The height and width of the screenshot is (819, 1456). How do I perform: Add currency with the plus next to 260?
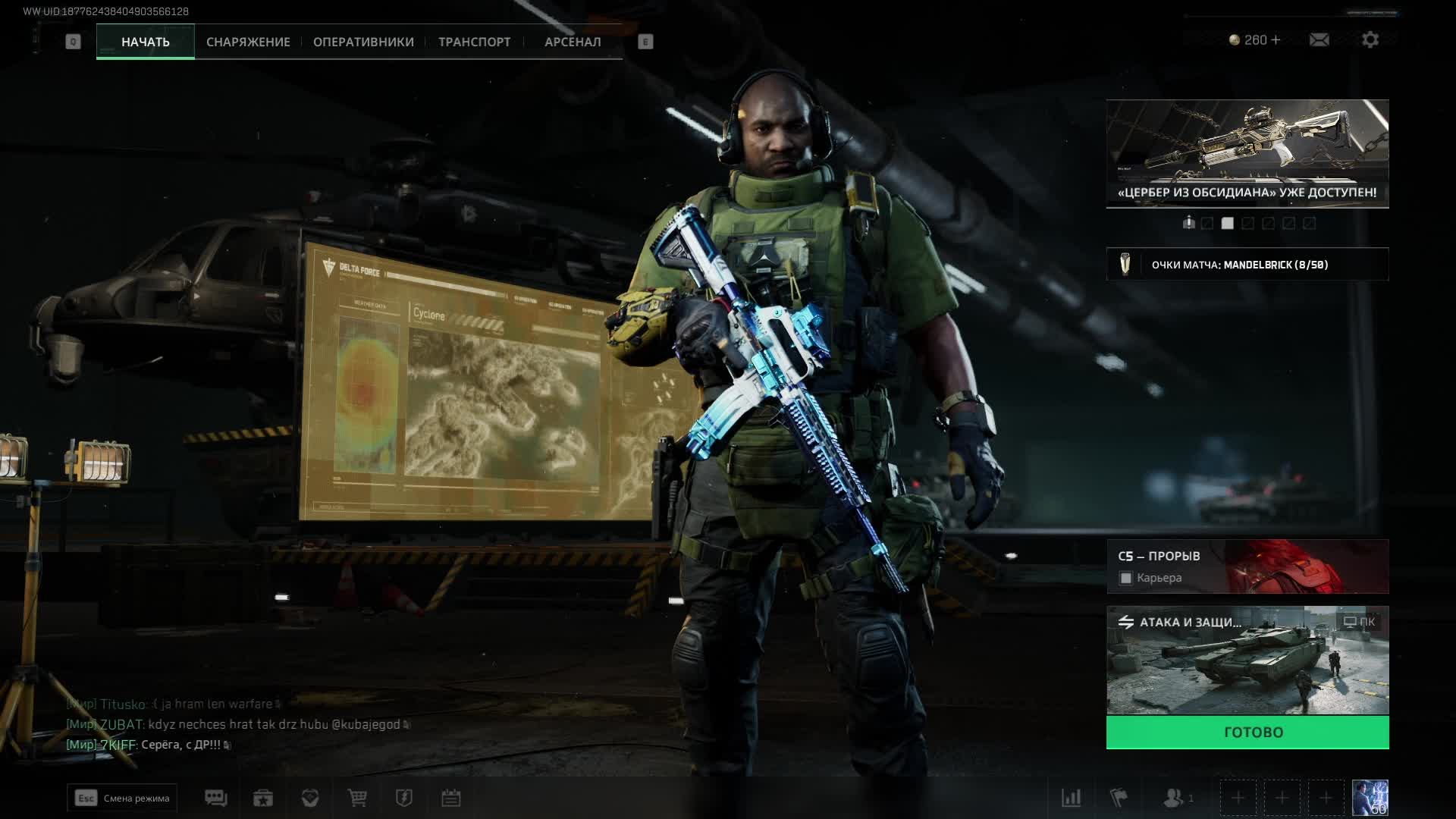1276,39
